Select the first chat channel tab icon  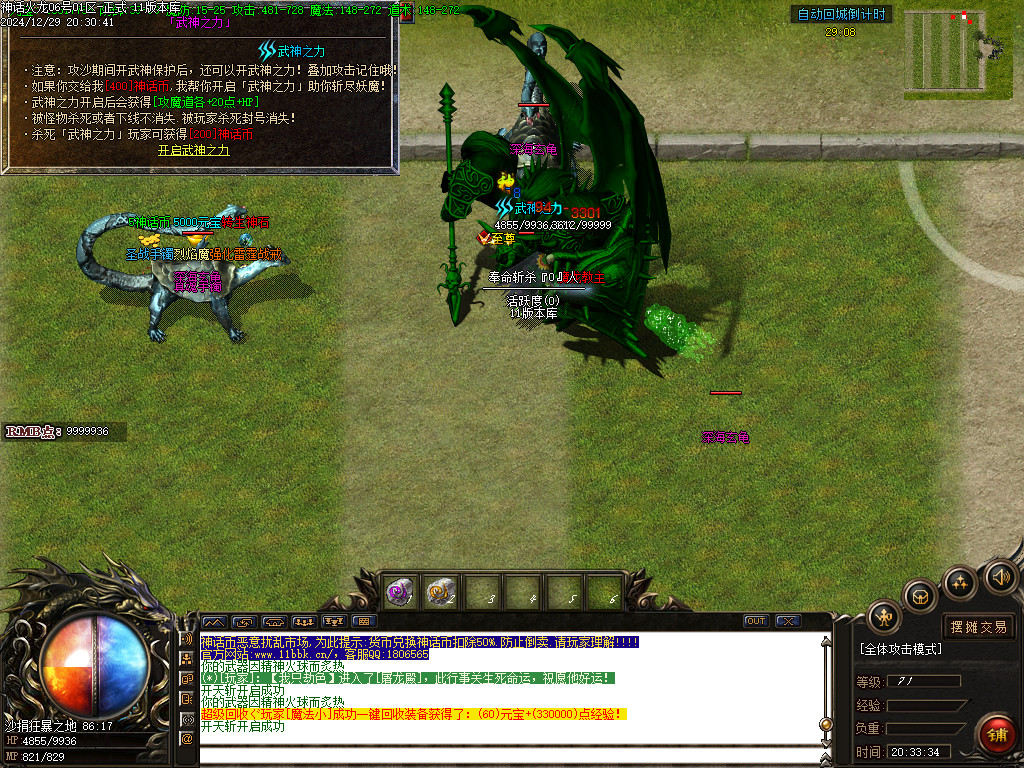pyautogui.click(x=215, y=621)
